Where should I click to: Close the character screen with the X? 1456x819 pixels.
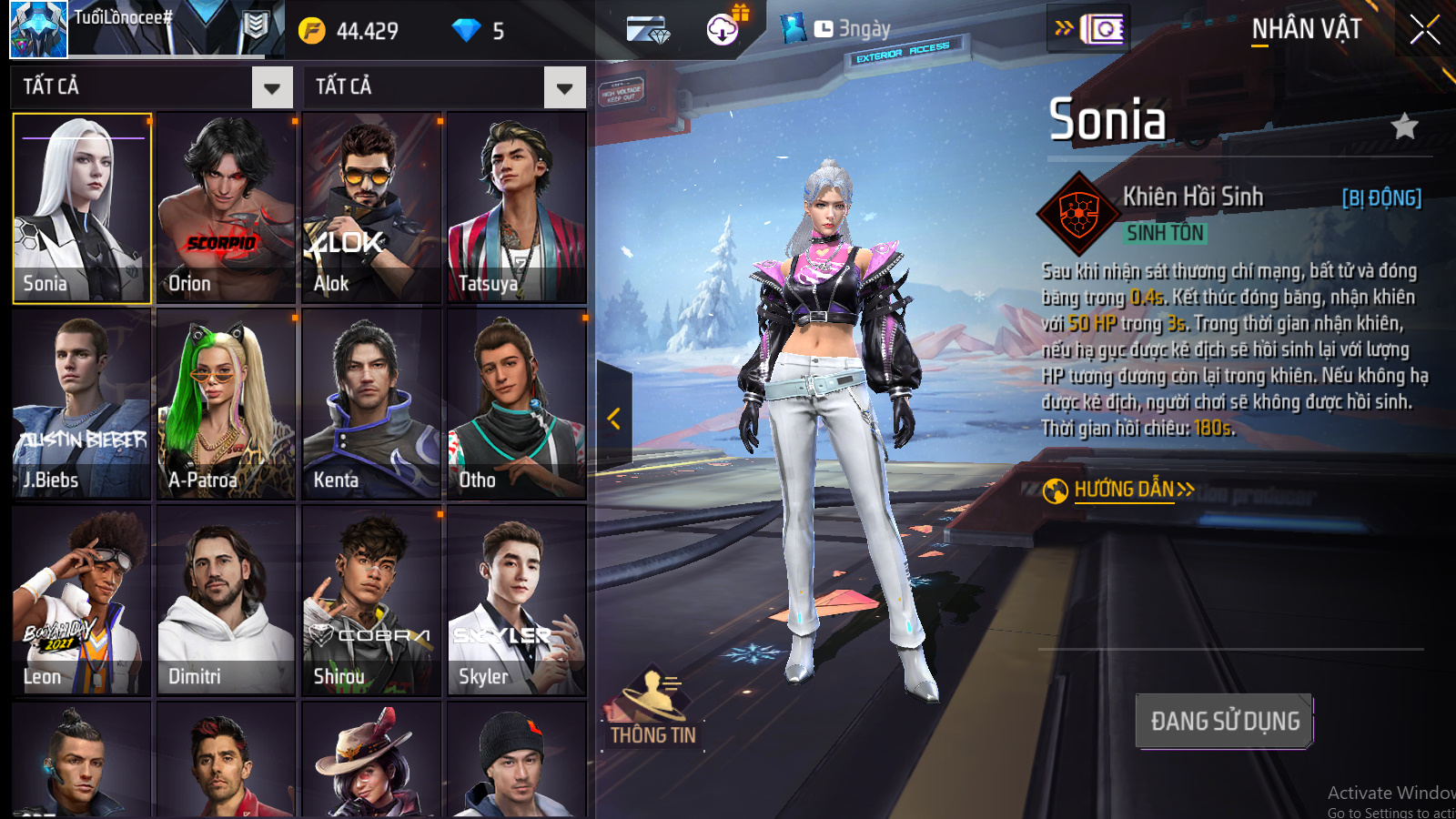[x=1424, y=30]
